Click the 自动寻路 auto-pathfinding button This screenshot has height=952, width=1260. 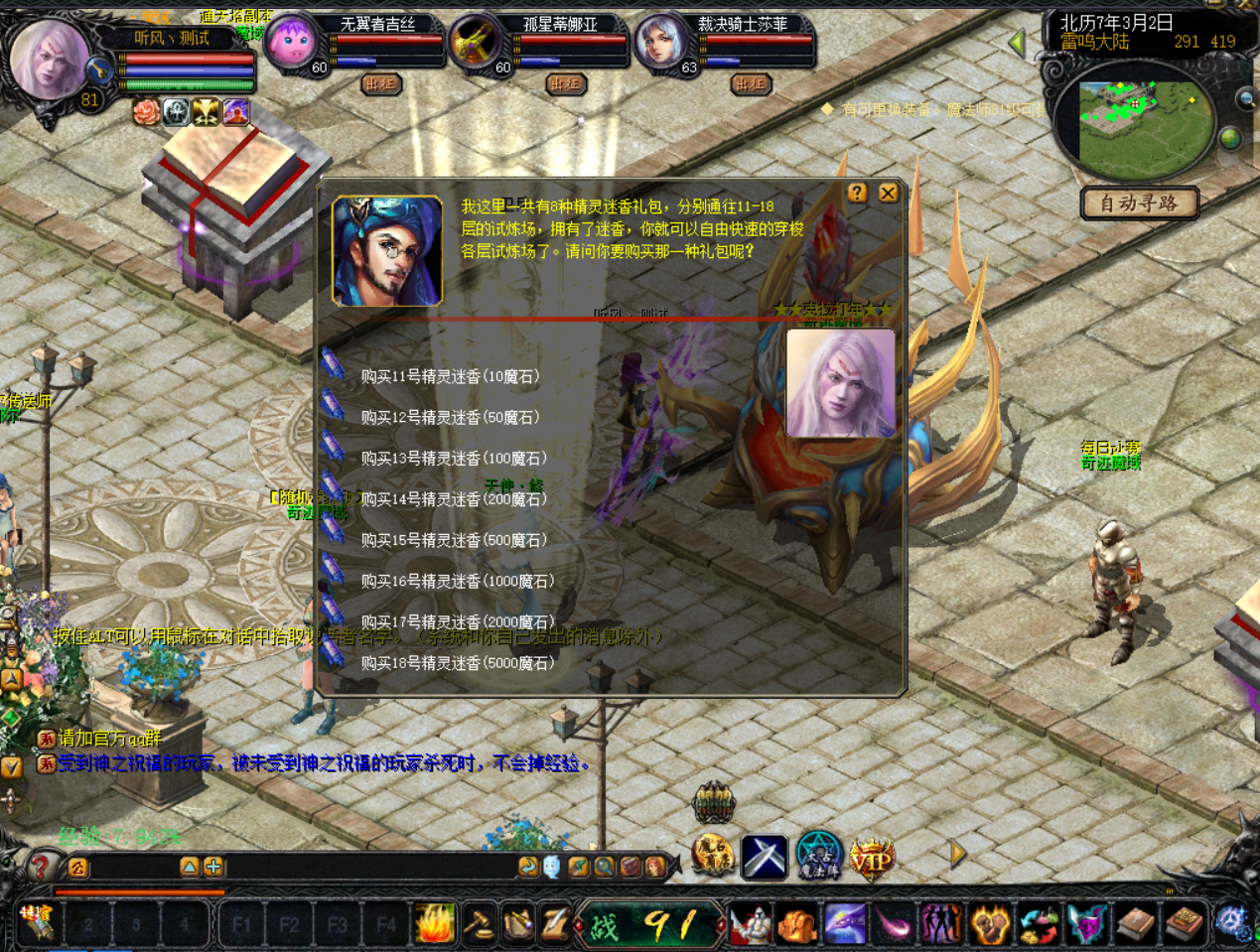[x=1139, y=204]
